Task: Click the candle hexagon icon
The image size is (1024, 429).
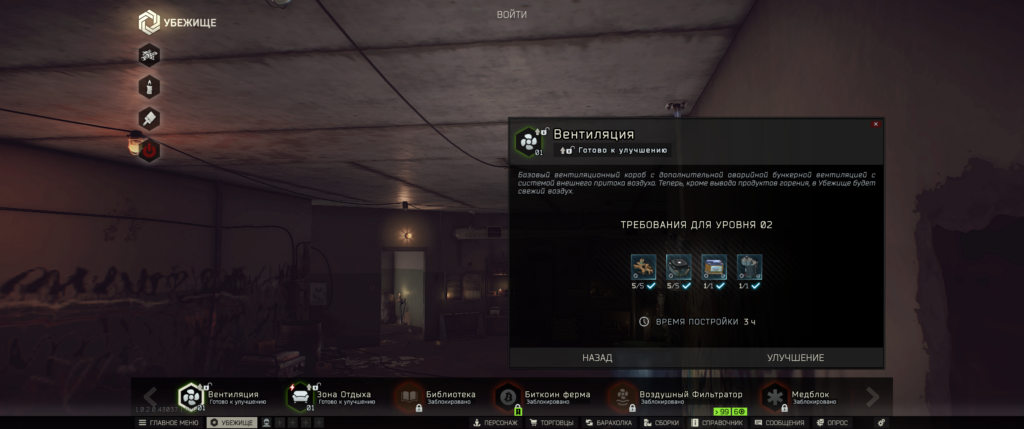Action: tap(149, 86)
